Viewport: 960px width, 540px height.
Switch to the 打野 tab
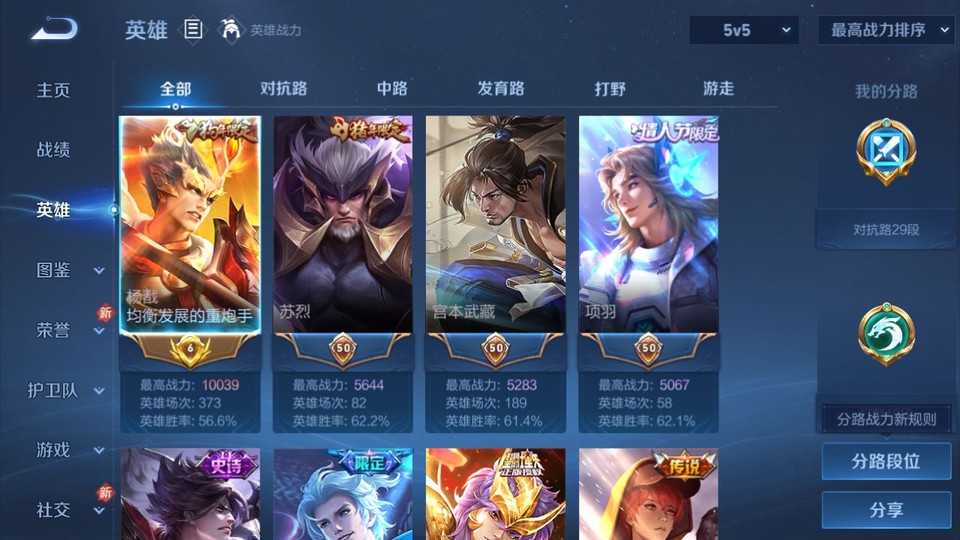point(610,89)
